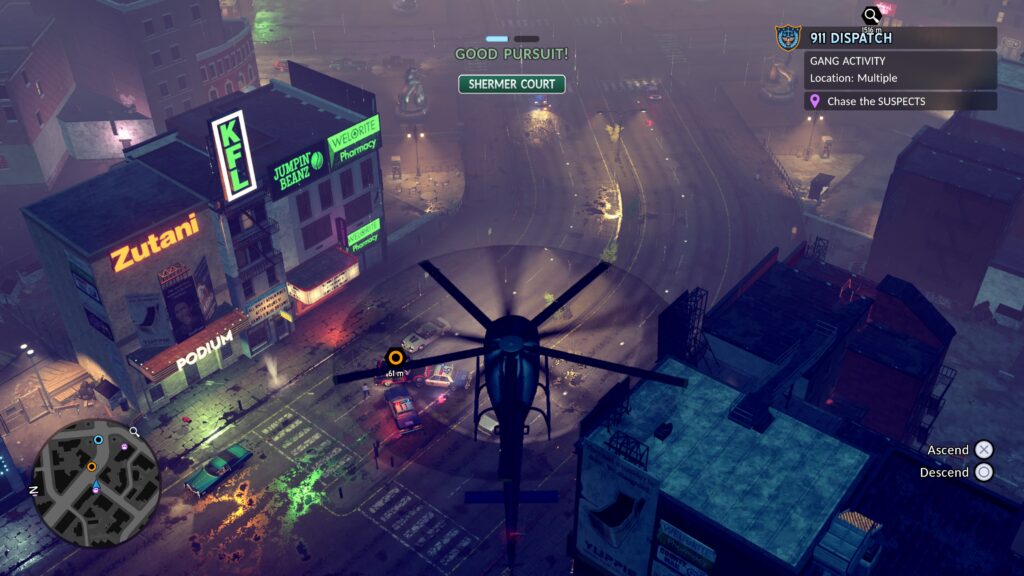Select the Shermer Court location label
Image resolution: width=1024 pixels, height=576 pixels.
(512, 84)
